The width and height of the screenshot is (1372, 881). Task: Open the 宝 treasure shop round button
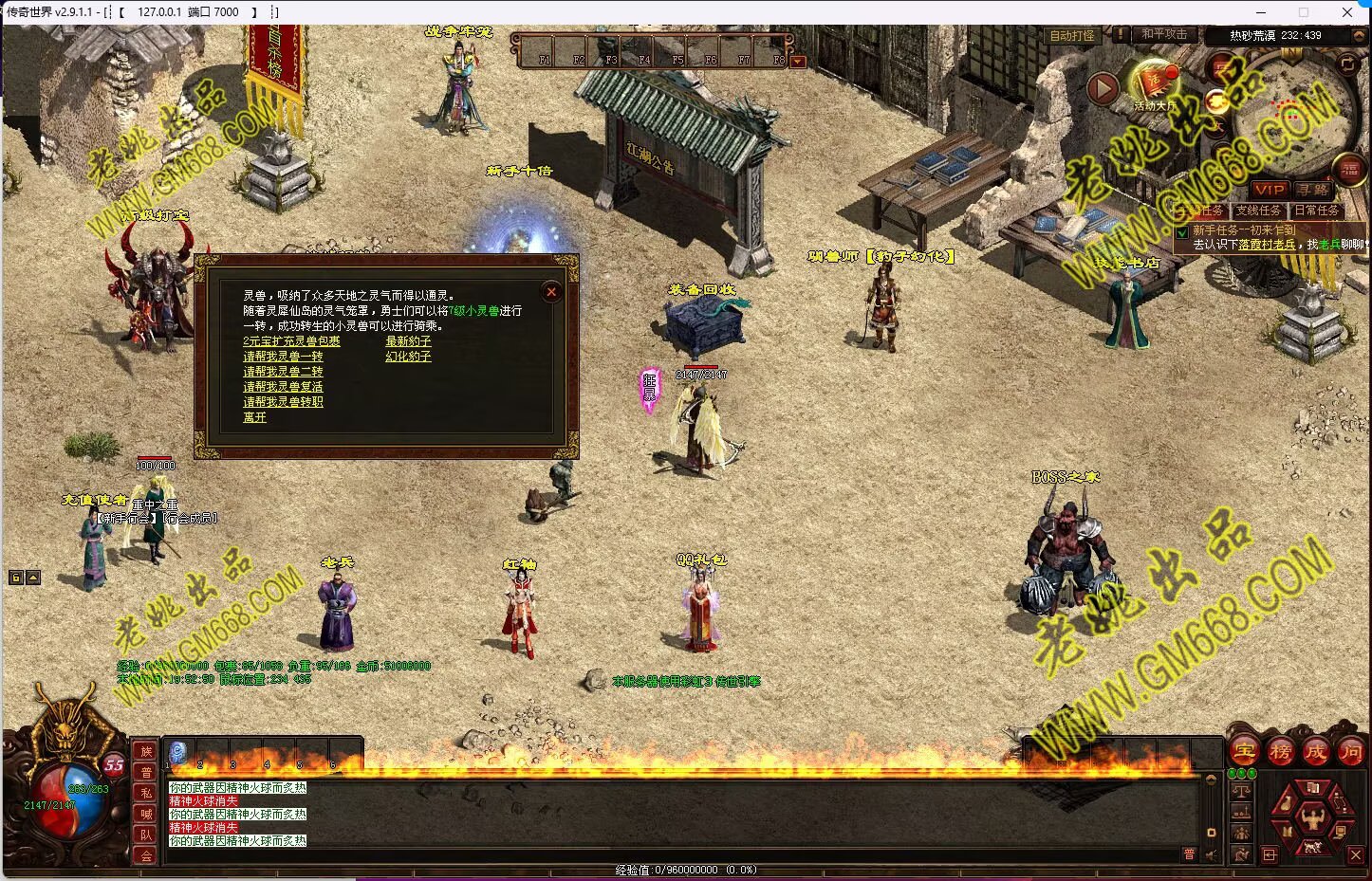pyautogui.click(x=1244, y=752)
